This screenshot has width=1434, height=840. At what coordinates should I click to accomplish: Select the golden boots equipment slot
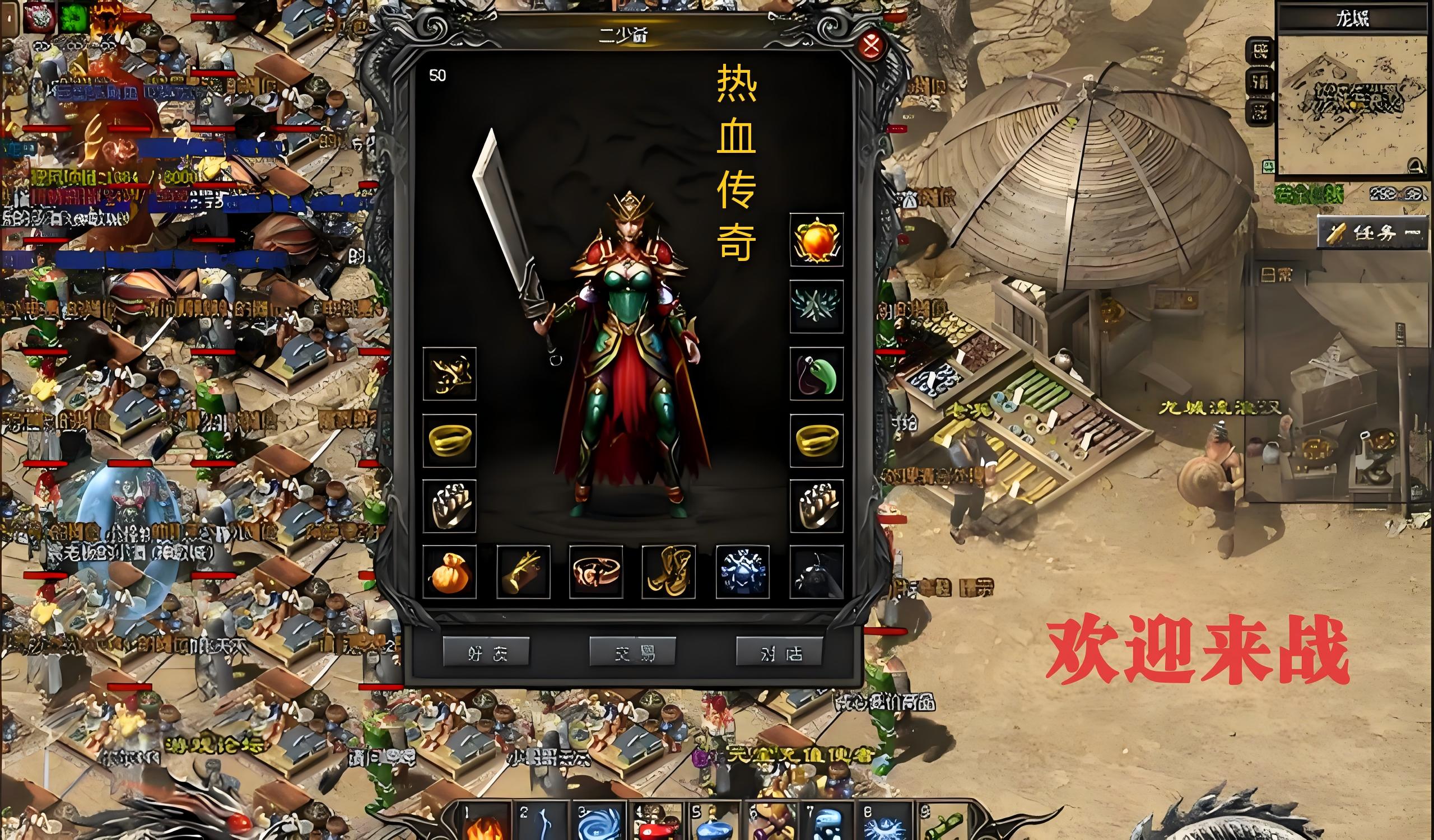pyautogui.click(x=669, y=572)
